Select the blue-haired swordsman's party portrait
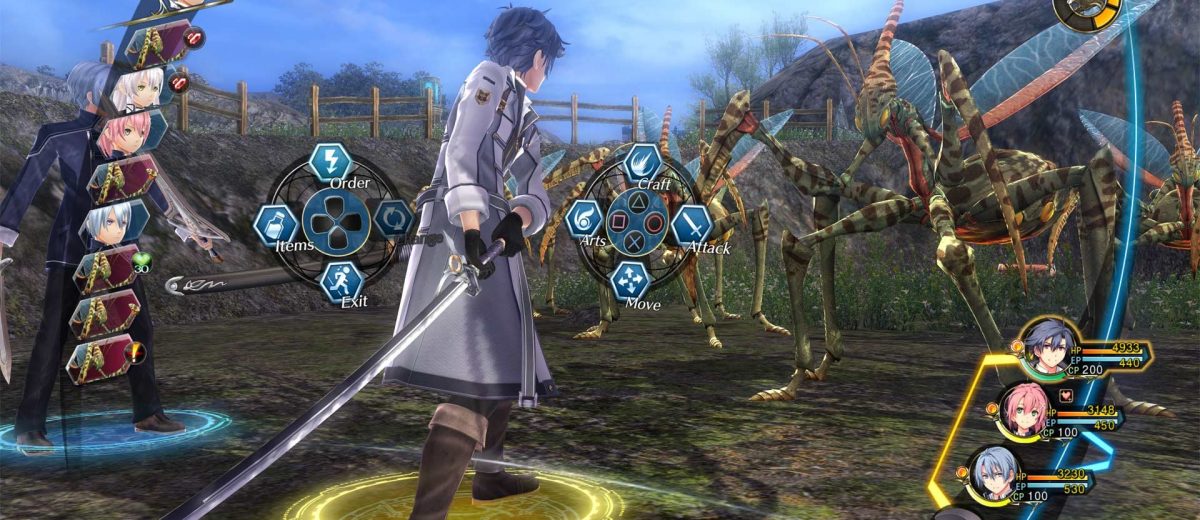1200x520 pixels. pyautogui.click(x=1045, y=351)
